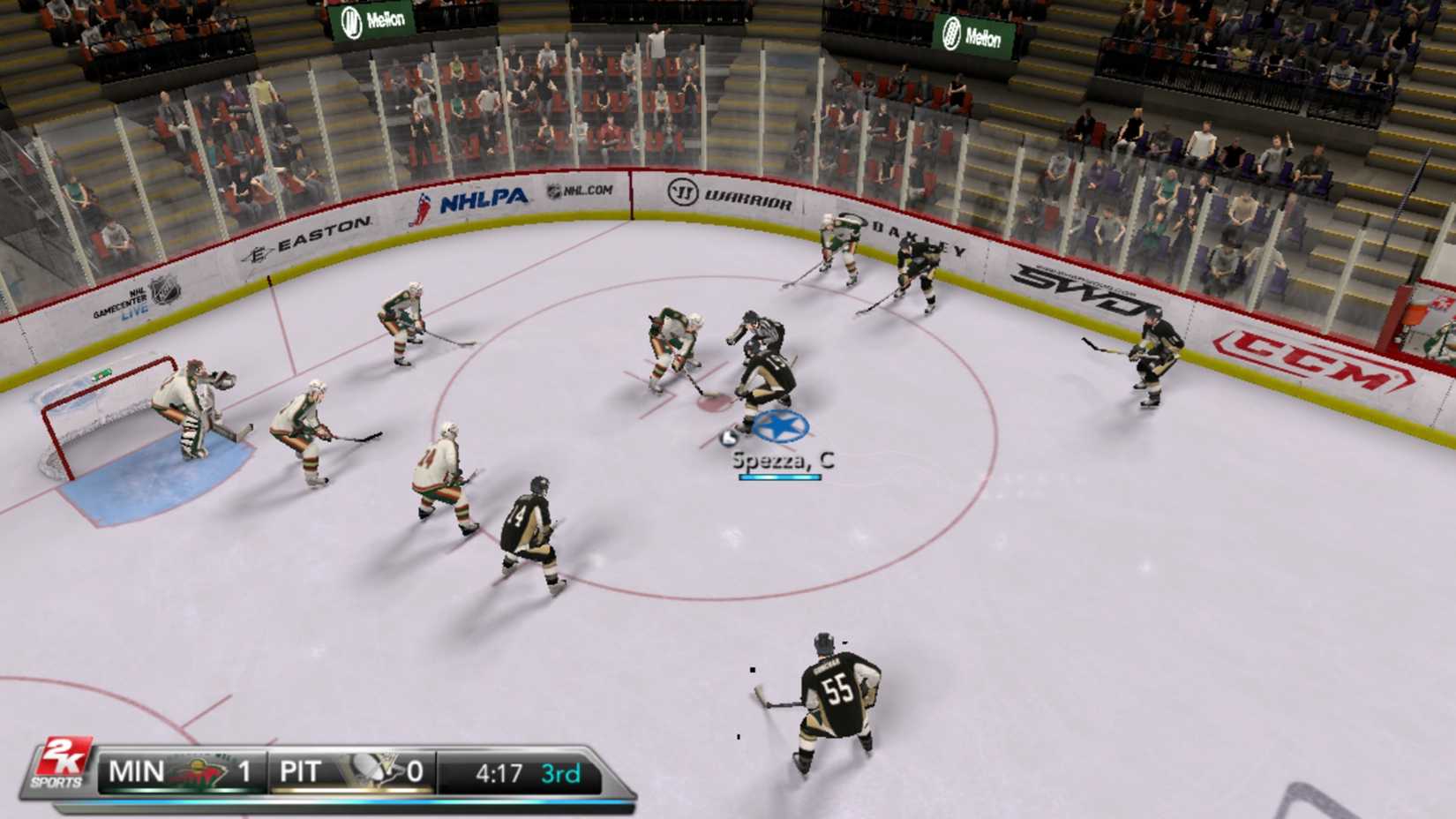Click Spezza's stamina bar
1456x819 pixels.
tap(781, 477)
